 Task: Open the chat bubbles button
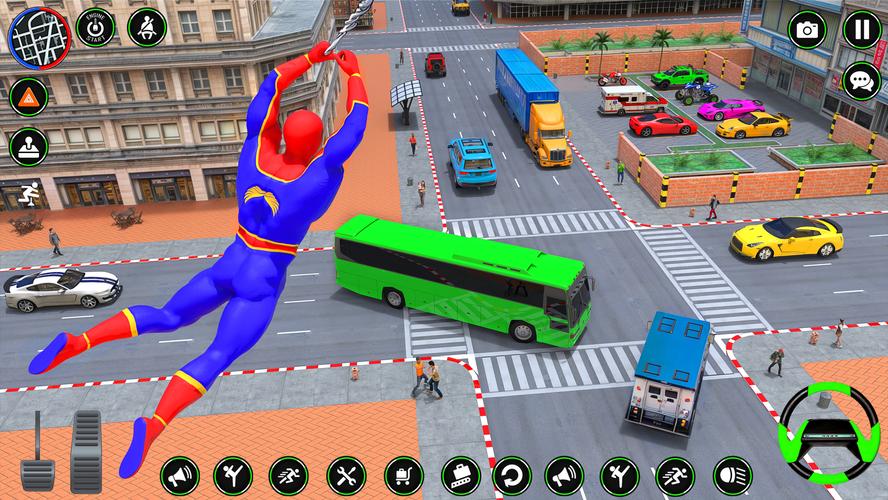point(861,81)
